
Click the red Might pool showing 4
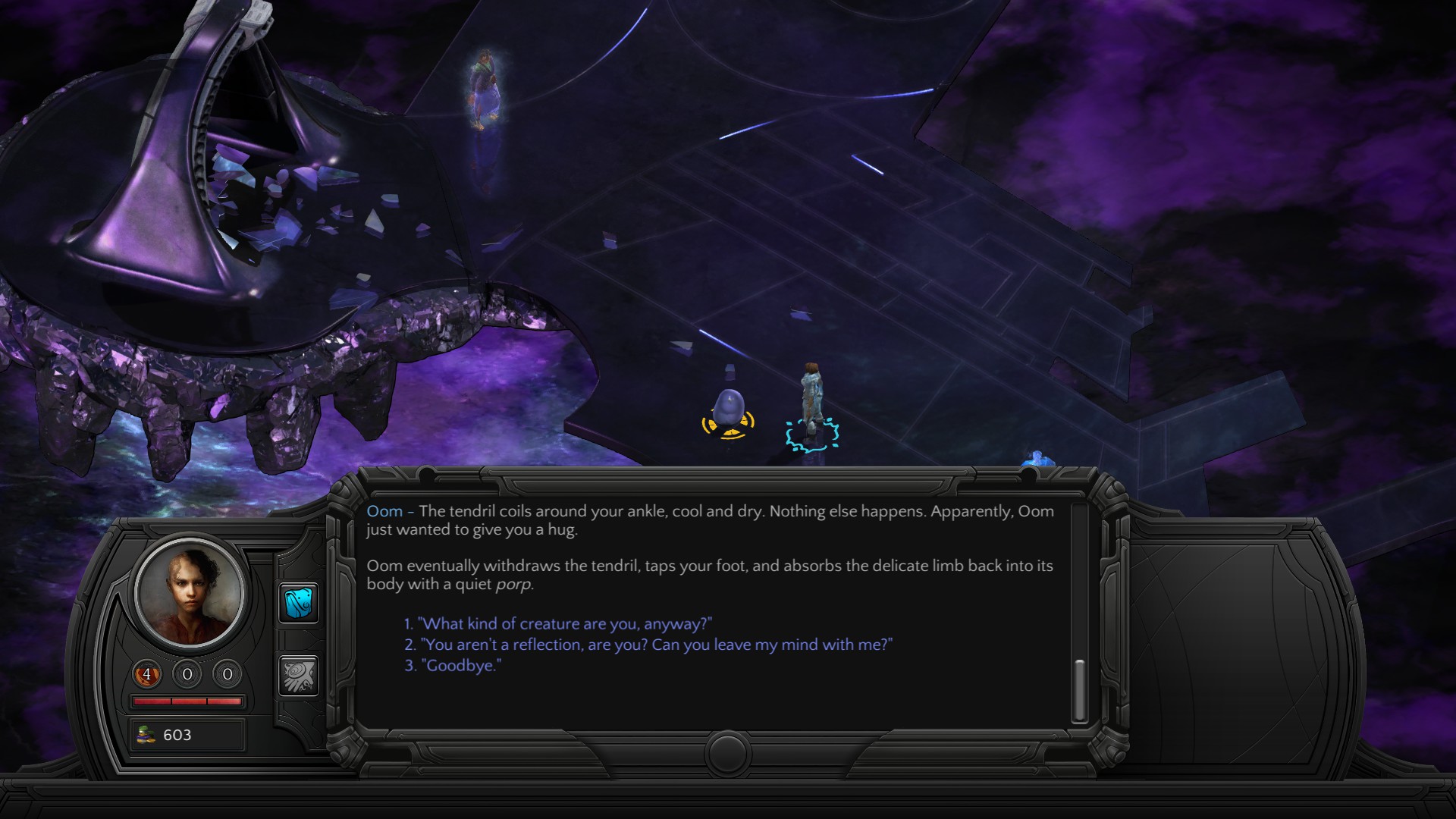tap(147, 674)
